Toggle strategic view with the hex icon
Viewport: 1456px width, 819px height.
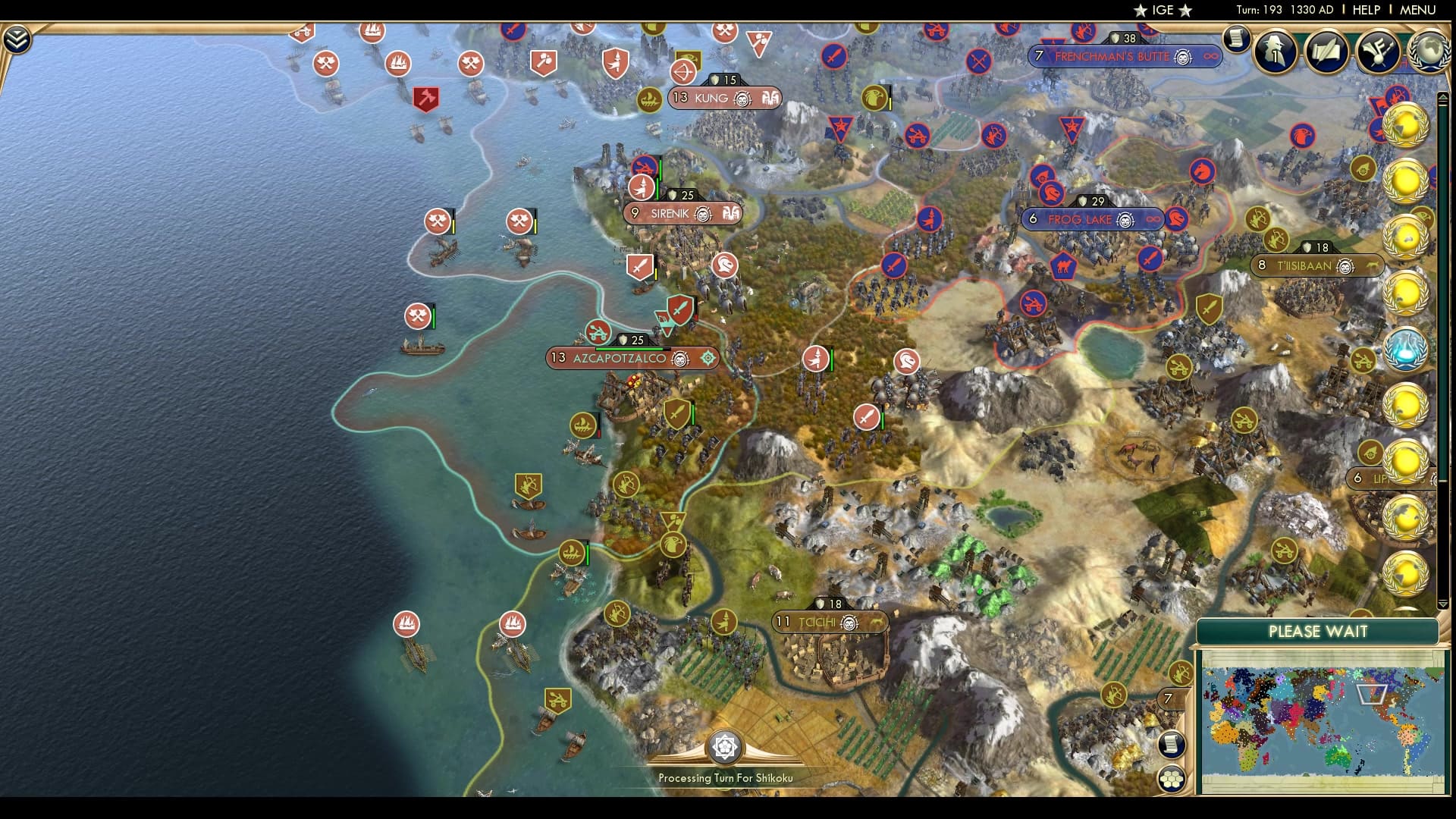[x=1172, y=777]
